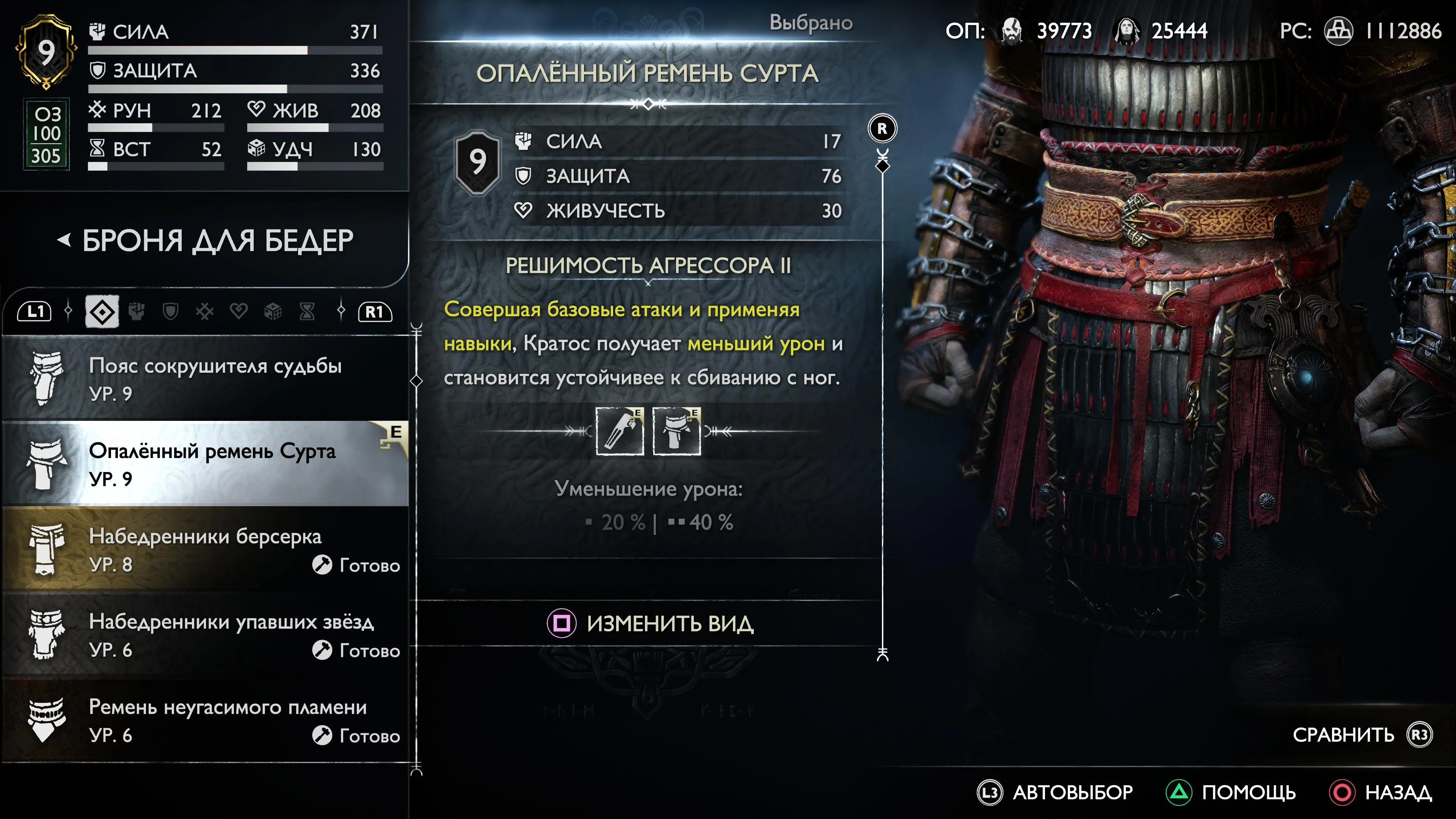Filter armor by luck dice icon

(x=273, y=311)
